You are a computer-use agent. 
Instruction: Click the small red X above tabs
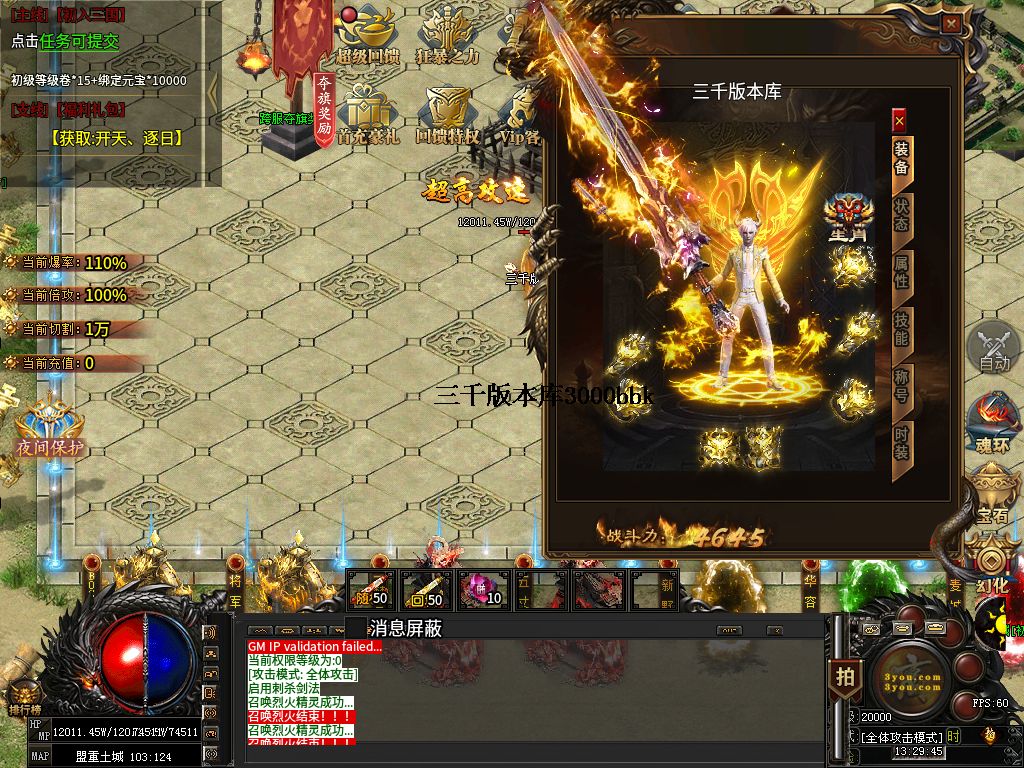tap(899, 121)
